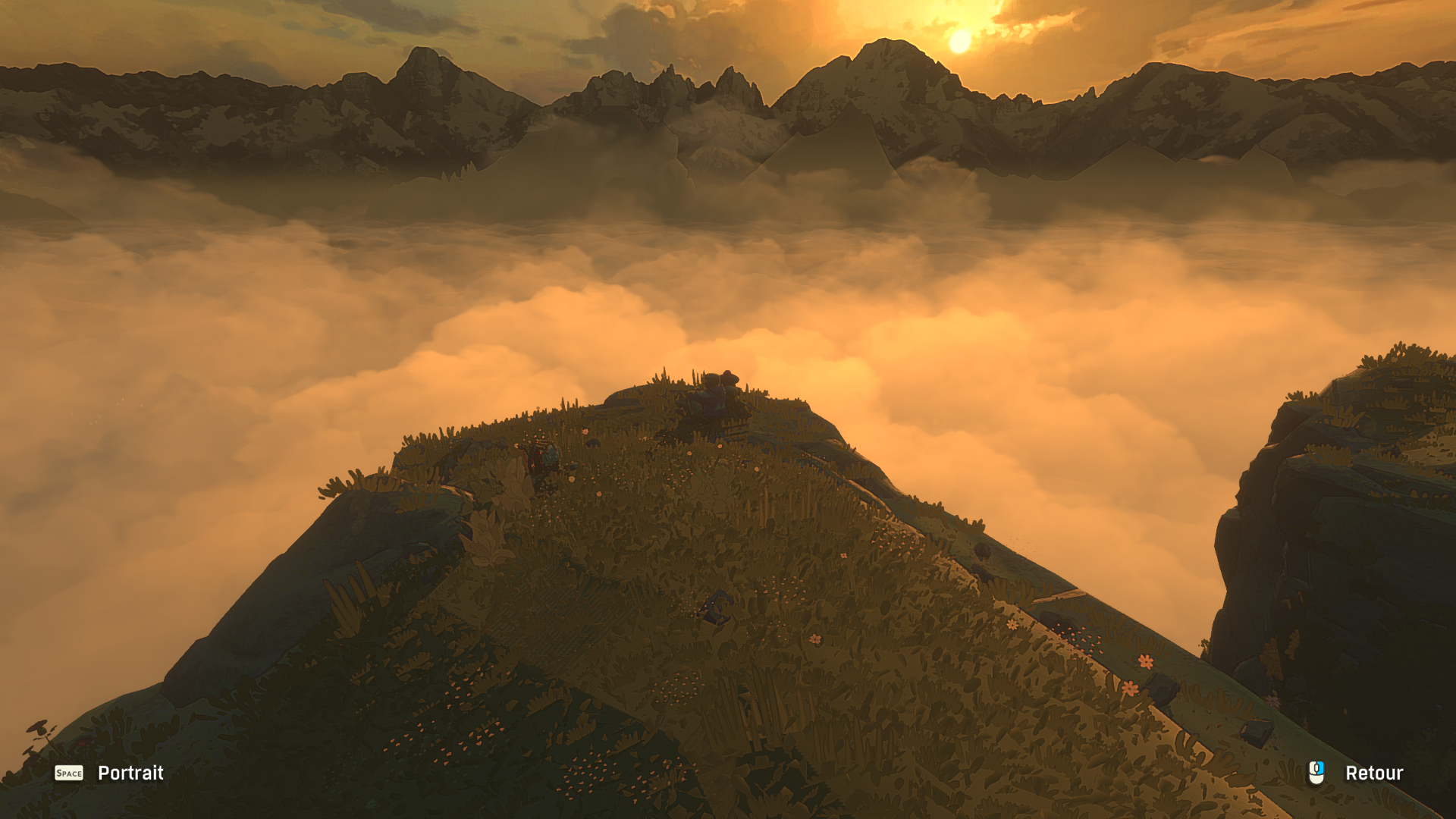Select the Retour back option
1456x819 pixels.
point(1373,773)
